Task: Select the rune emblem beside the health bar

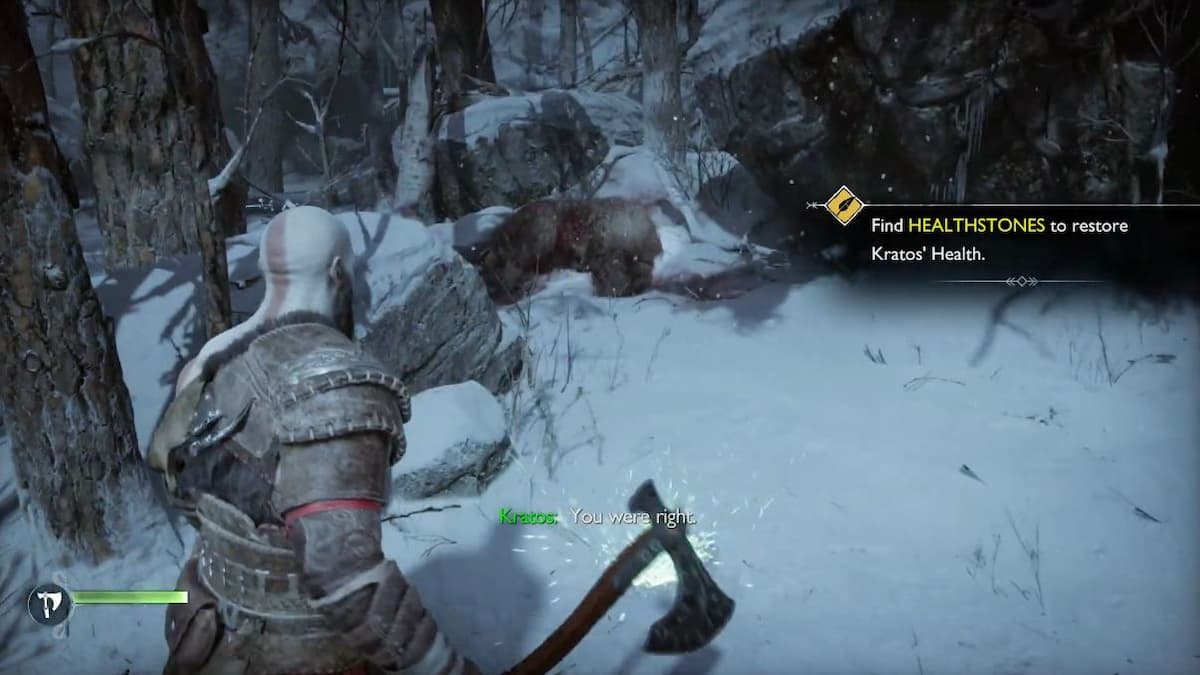Action: click(x=48, y=603)
